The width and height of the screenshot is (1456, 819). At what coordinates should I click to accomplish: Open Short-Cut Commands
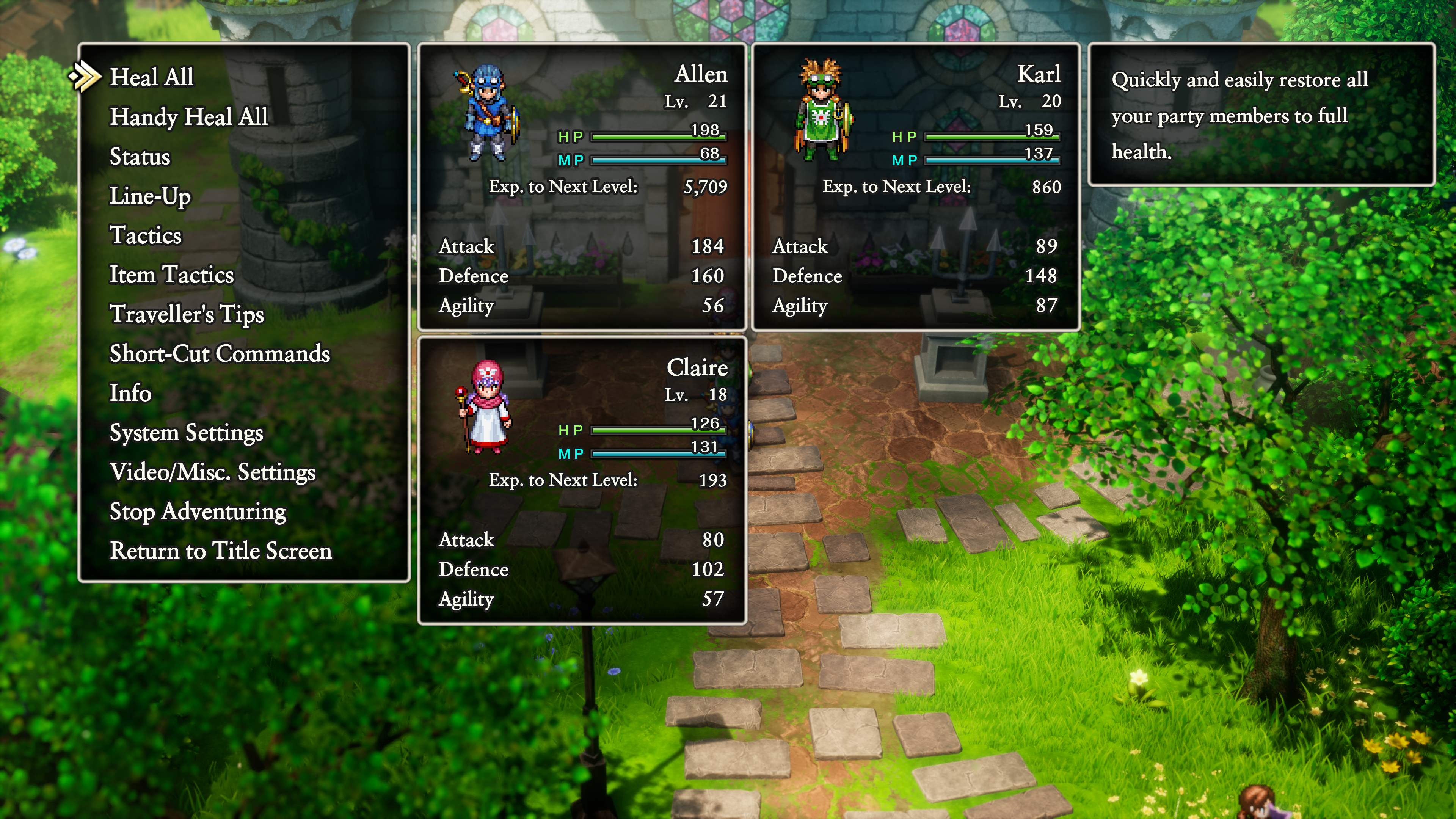[219, 354]
